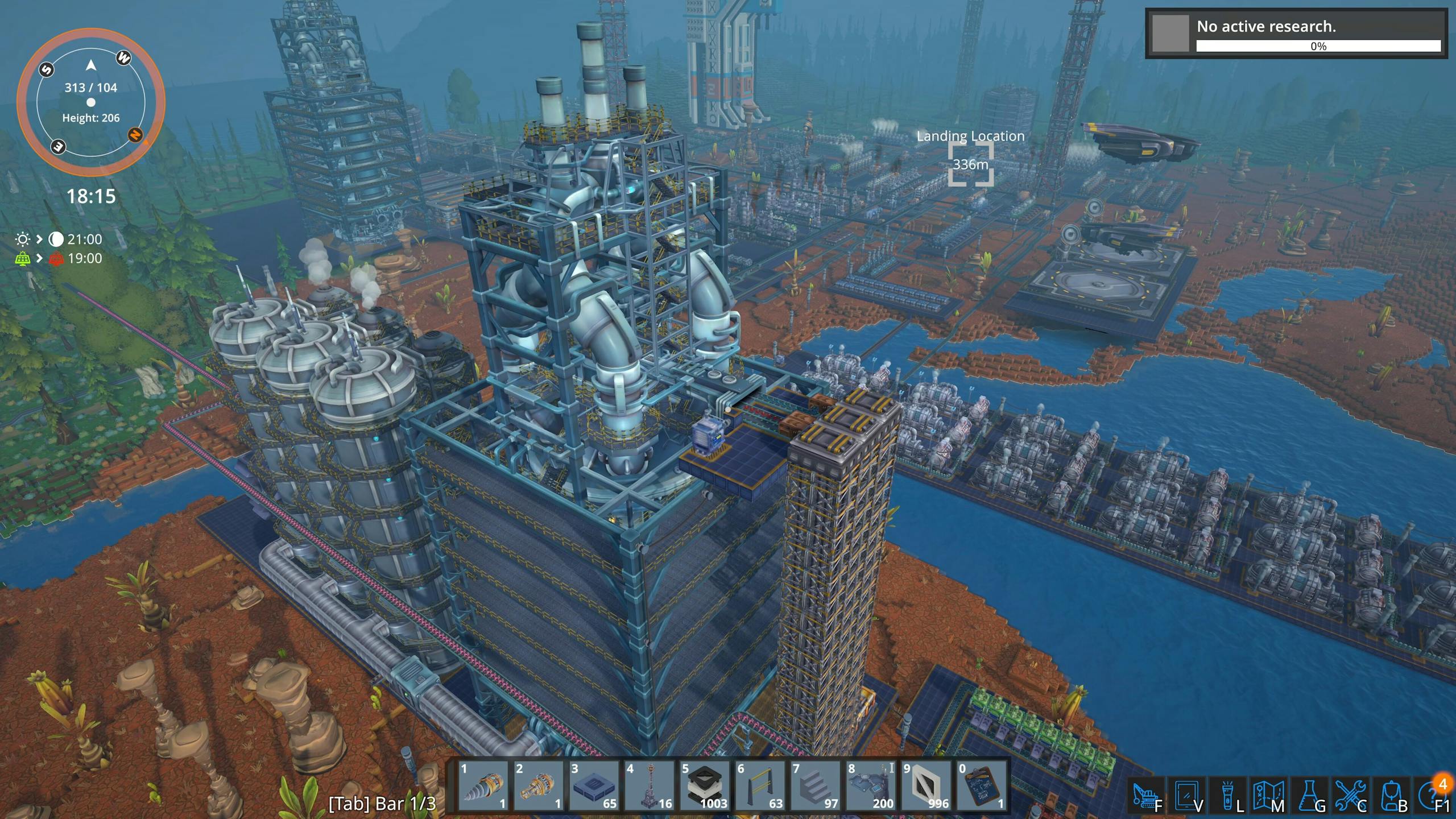Select the yellow railing item slot
The height and width of the screenshot is (819, 1456).
(760, 786)
